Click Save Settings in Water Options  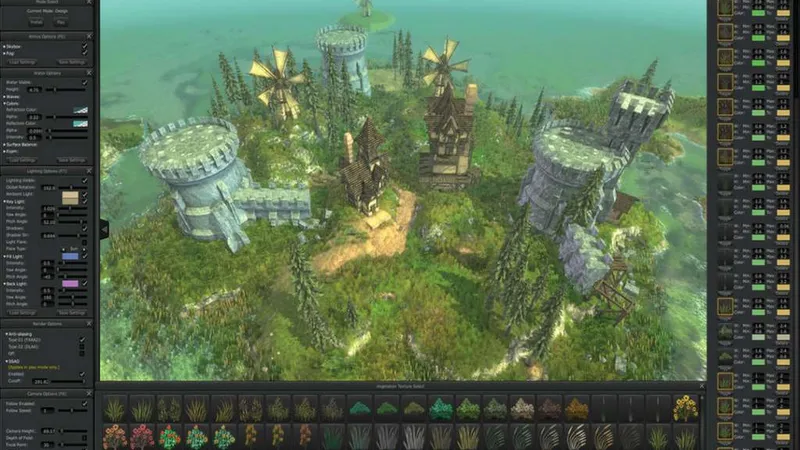71,159
